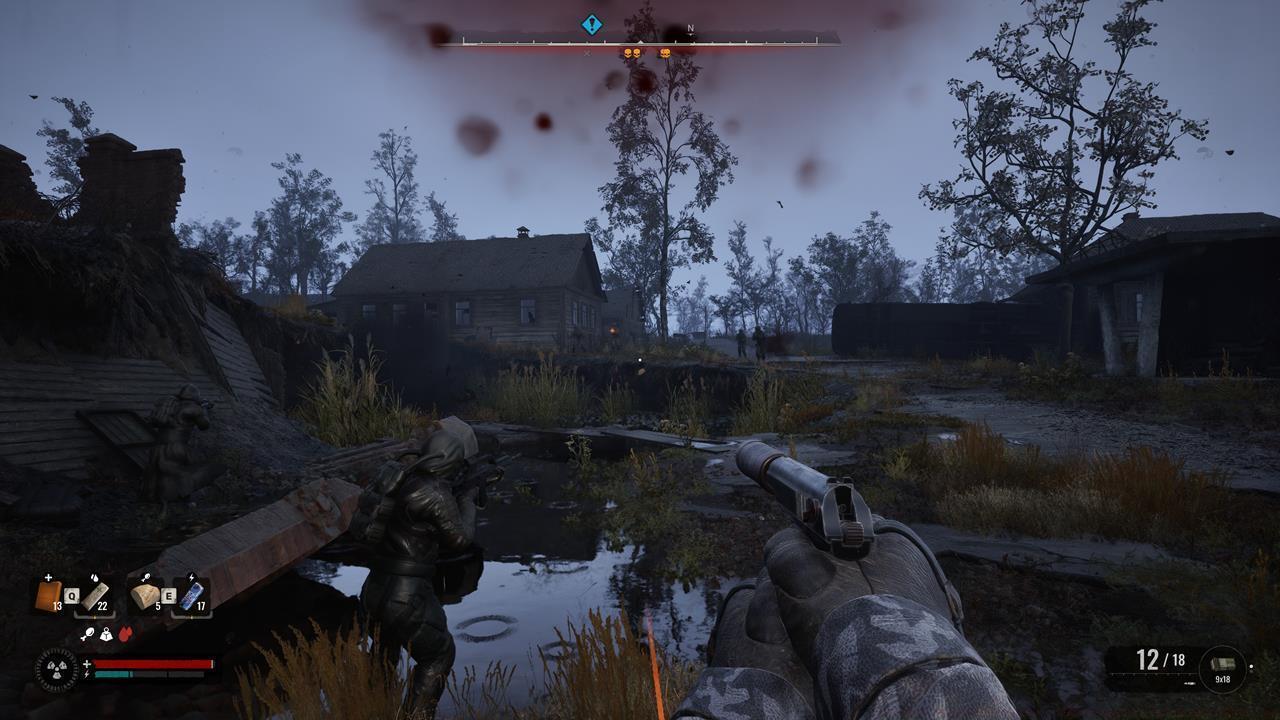The width and height of the screenshot is (1280, 720).
Task: Click the 9x18 magazine ammo icon
Action: 1222,662
